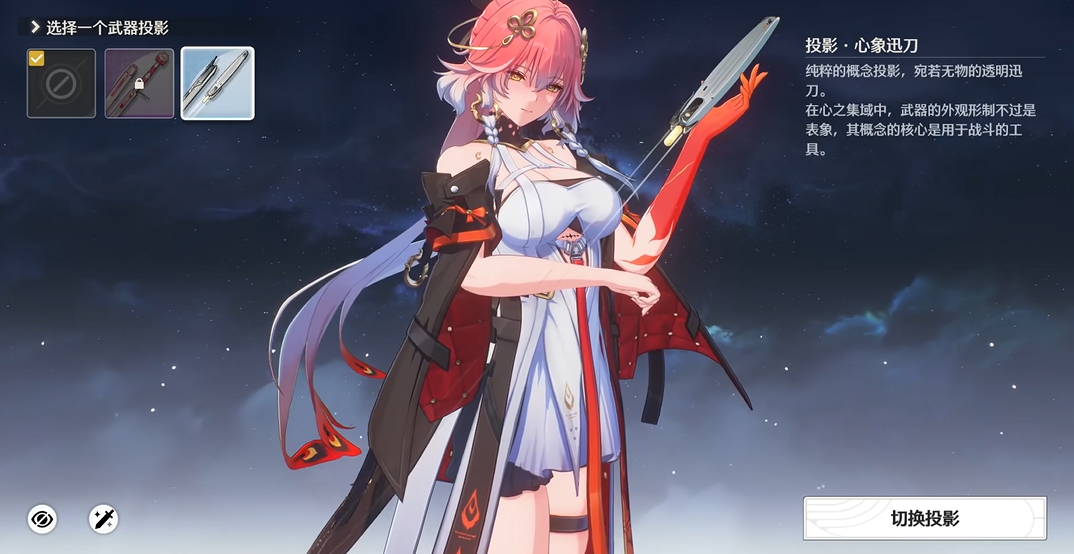
Task: Toggle the eye icon to hide interface
Action: pos(42,518)
